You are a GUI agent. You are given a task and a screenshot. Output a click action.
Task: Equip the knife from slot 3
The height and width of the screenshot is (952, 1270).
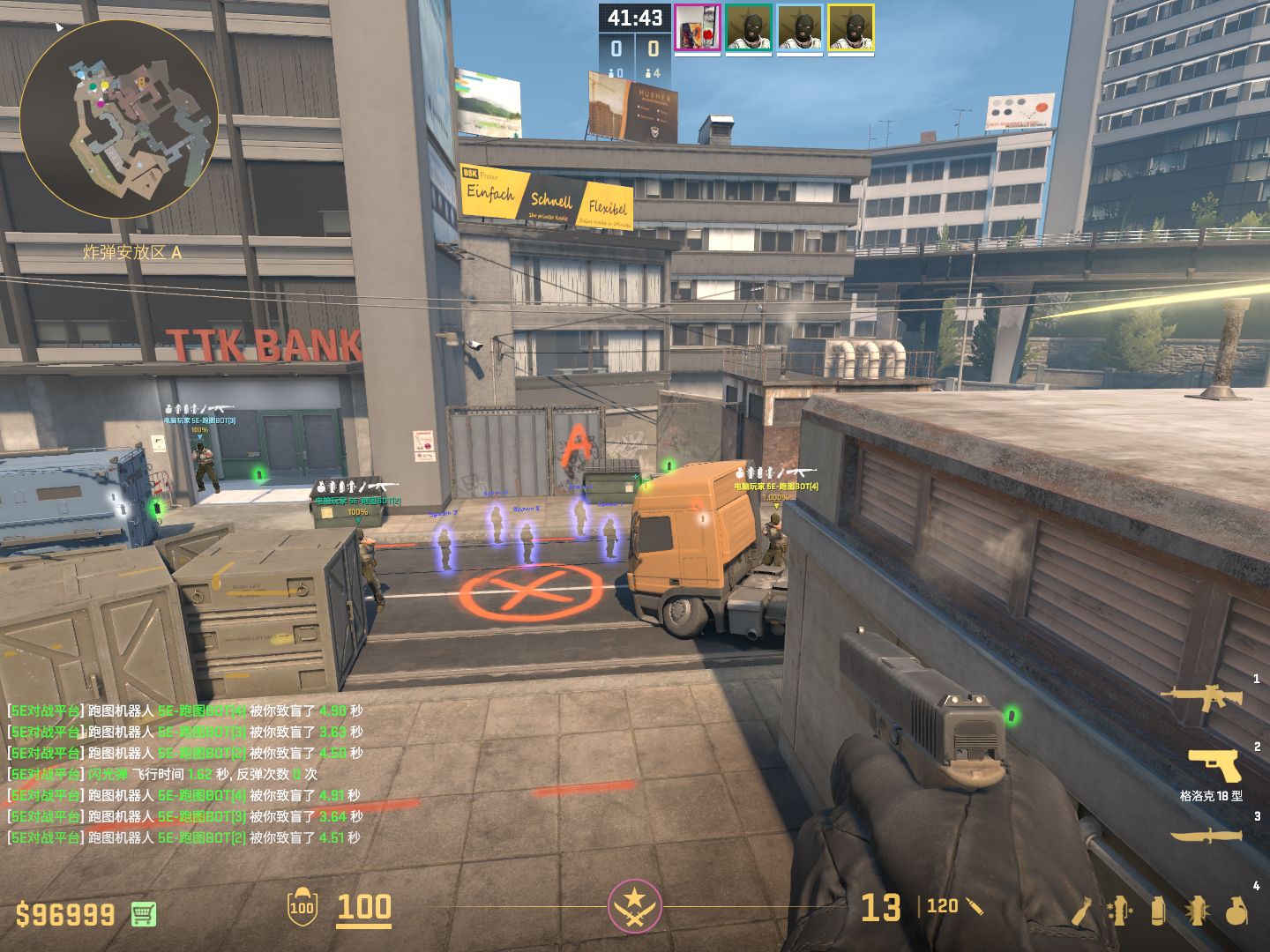pos(1206,835)
